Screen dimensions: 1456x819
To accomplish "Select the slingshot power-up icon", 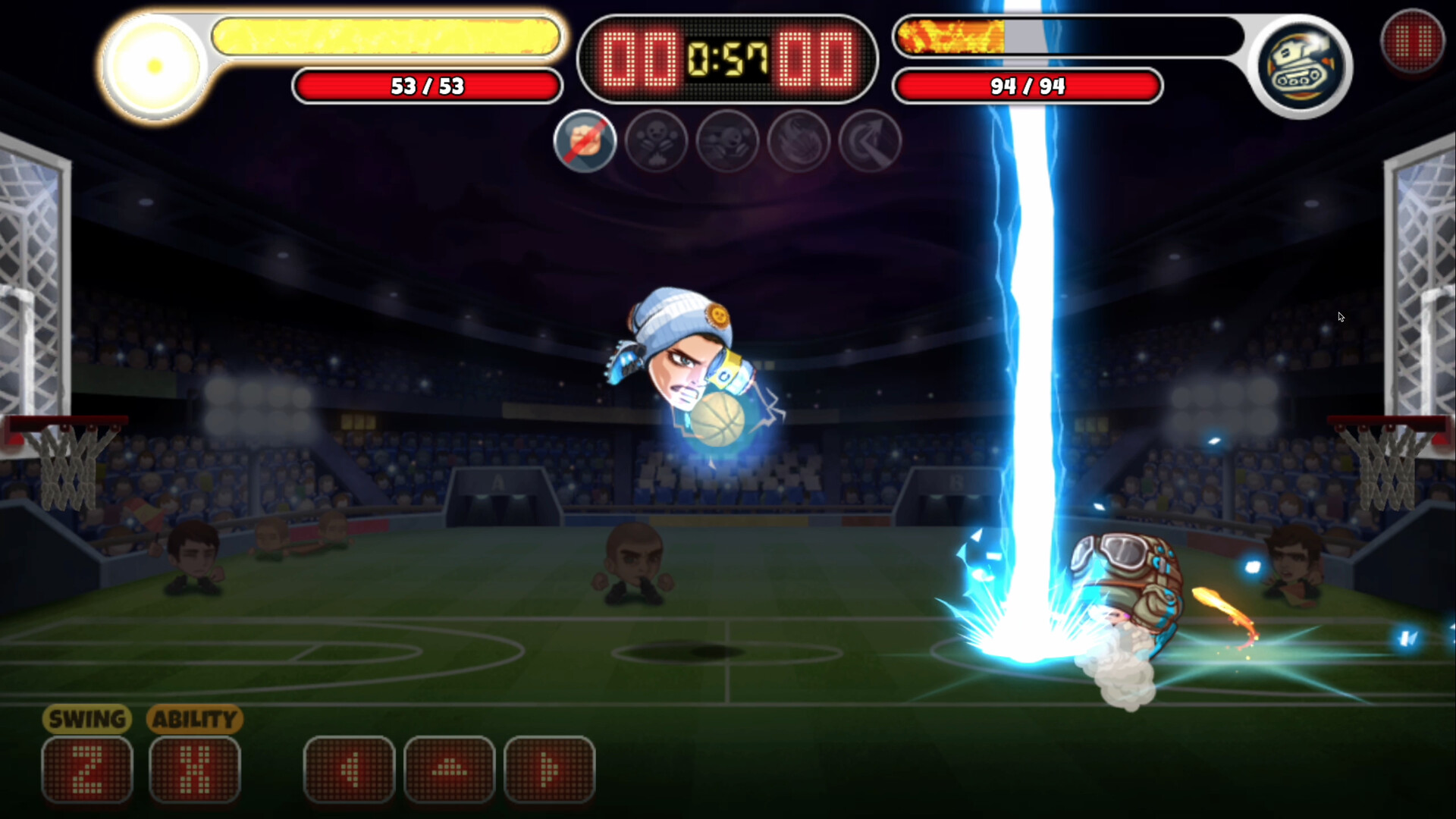I will 727,141.
